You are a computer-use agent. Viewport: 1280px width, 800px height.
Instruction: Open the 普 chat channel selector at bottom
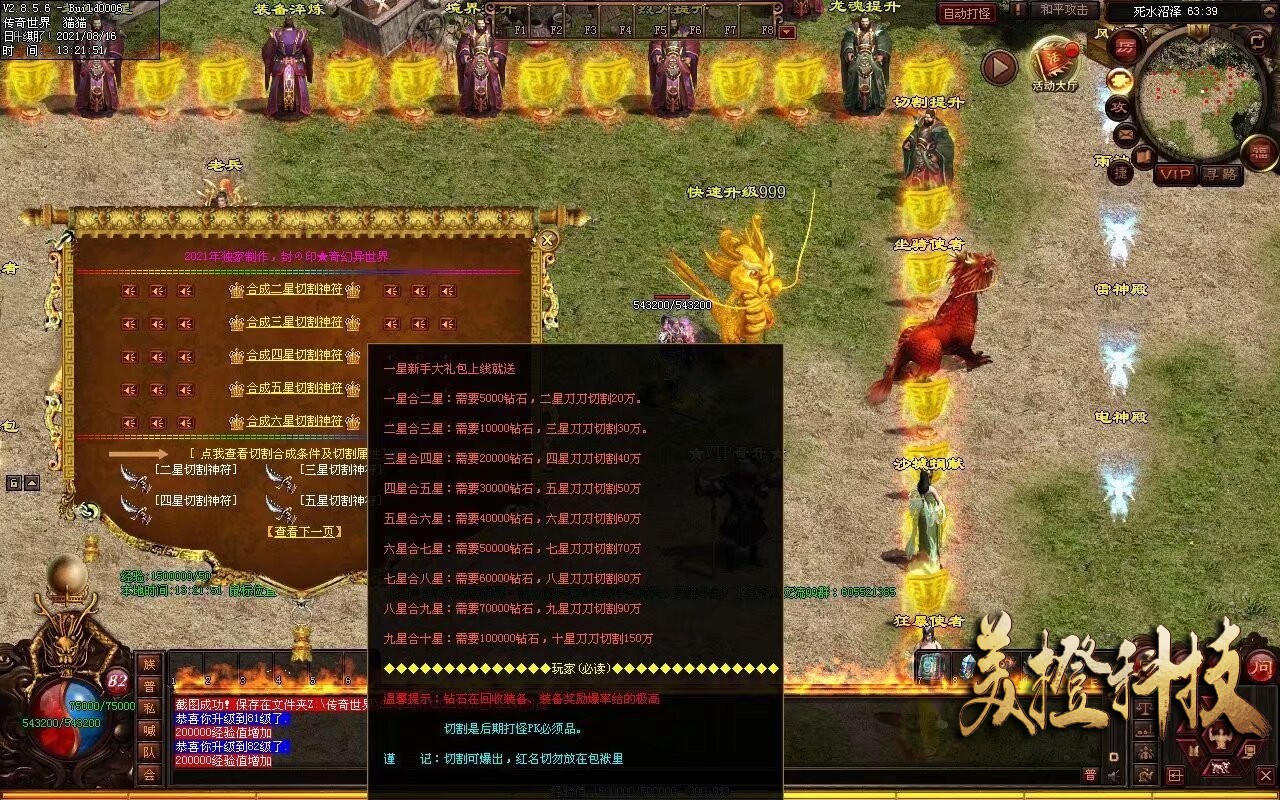point(1090,774)
